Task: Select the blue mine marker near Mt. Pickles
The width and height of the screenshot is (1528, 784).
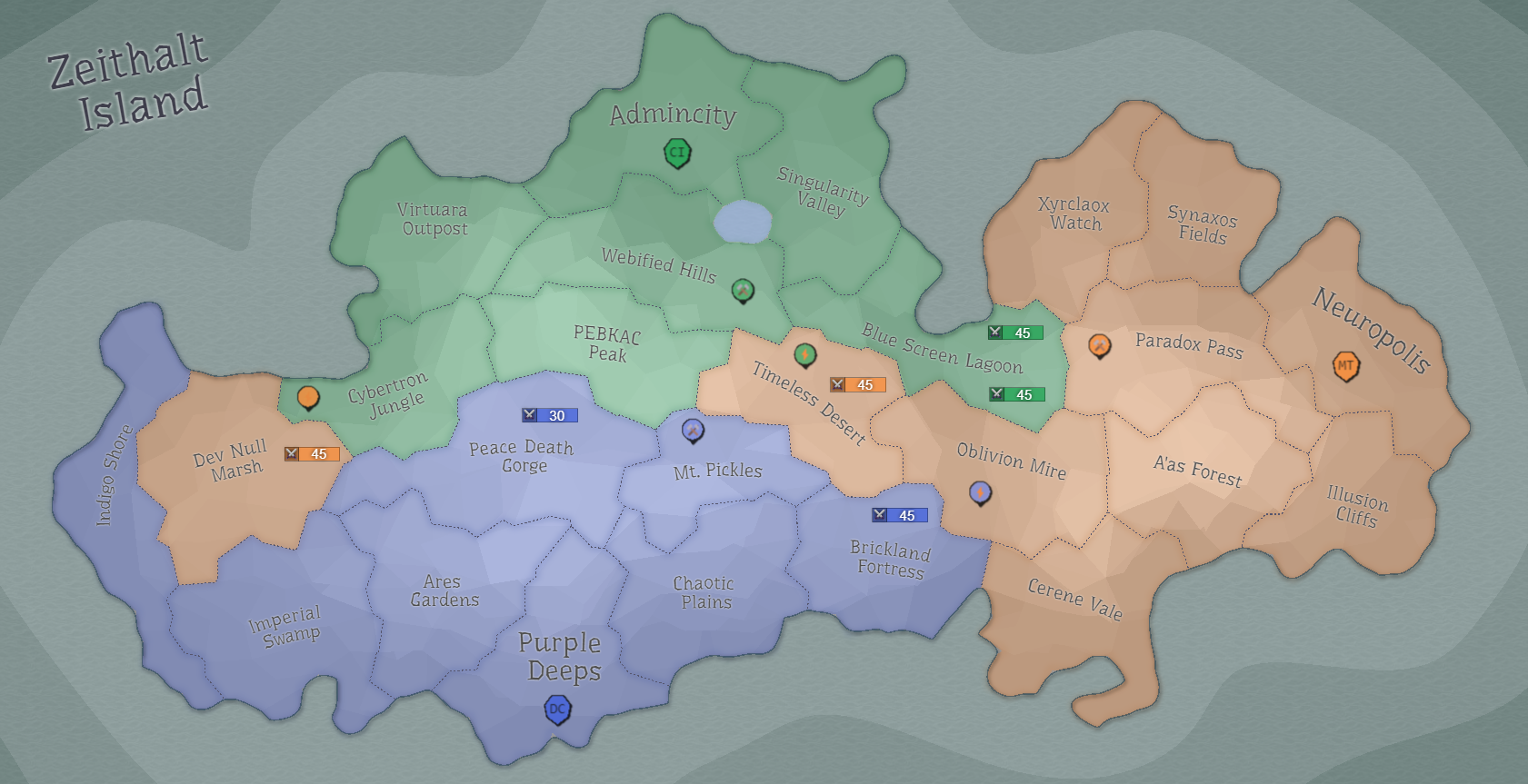Action: tap(692, 431)
